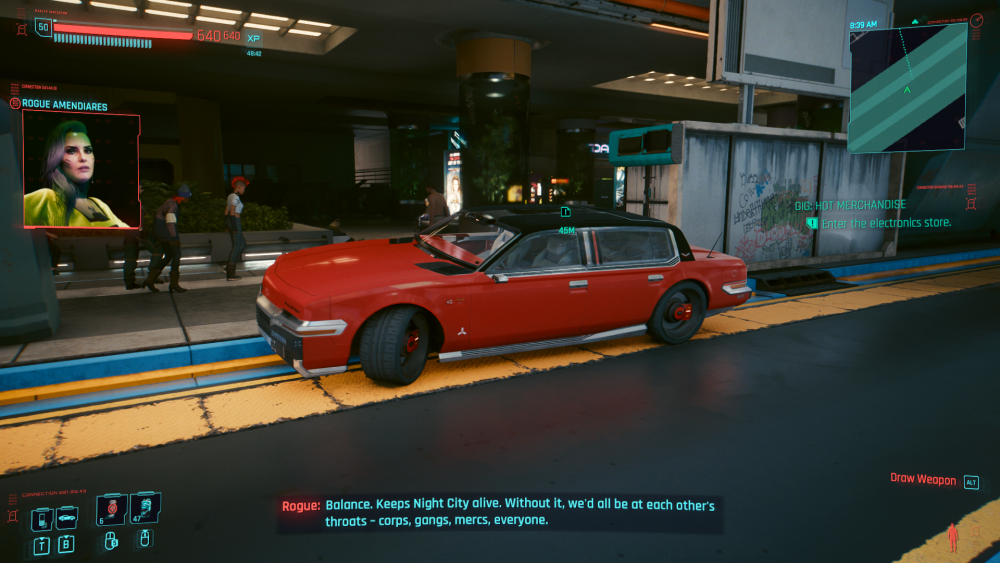Click Rogue Amendiares' holocall portrait
Screen dimensions: 1000x563
point(81,169)
